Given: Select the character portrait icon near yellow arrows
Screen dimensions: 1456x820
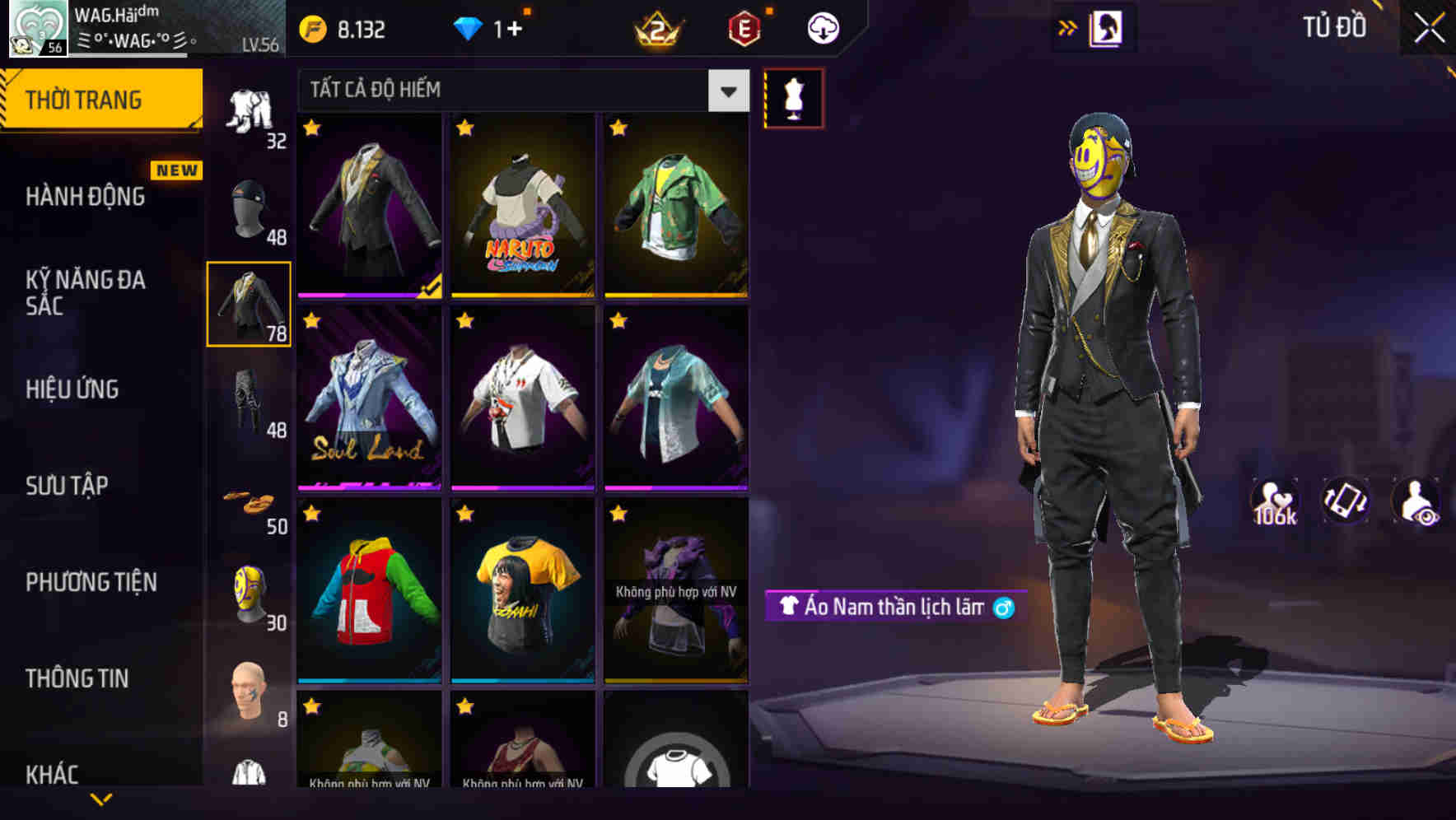Looking at the screenshot, I should coord(1106,26).
